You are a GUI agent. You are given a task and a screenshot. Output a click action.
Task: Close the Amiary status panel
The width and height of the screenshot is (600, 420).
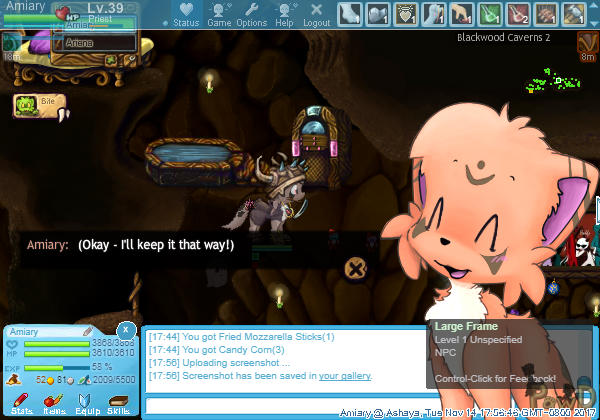[x=126, y=330]
